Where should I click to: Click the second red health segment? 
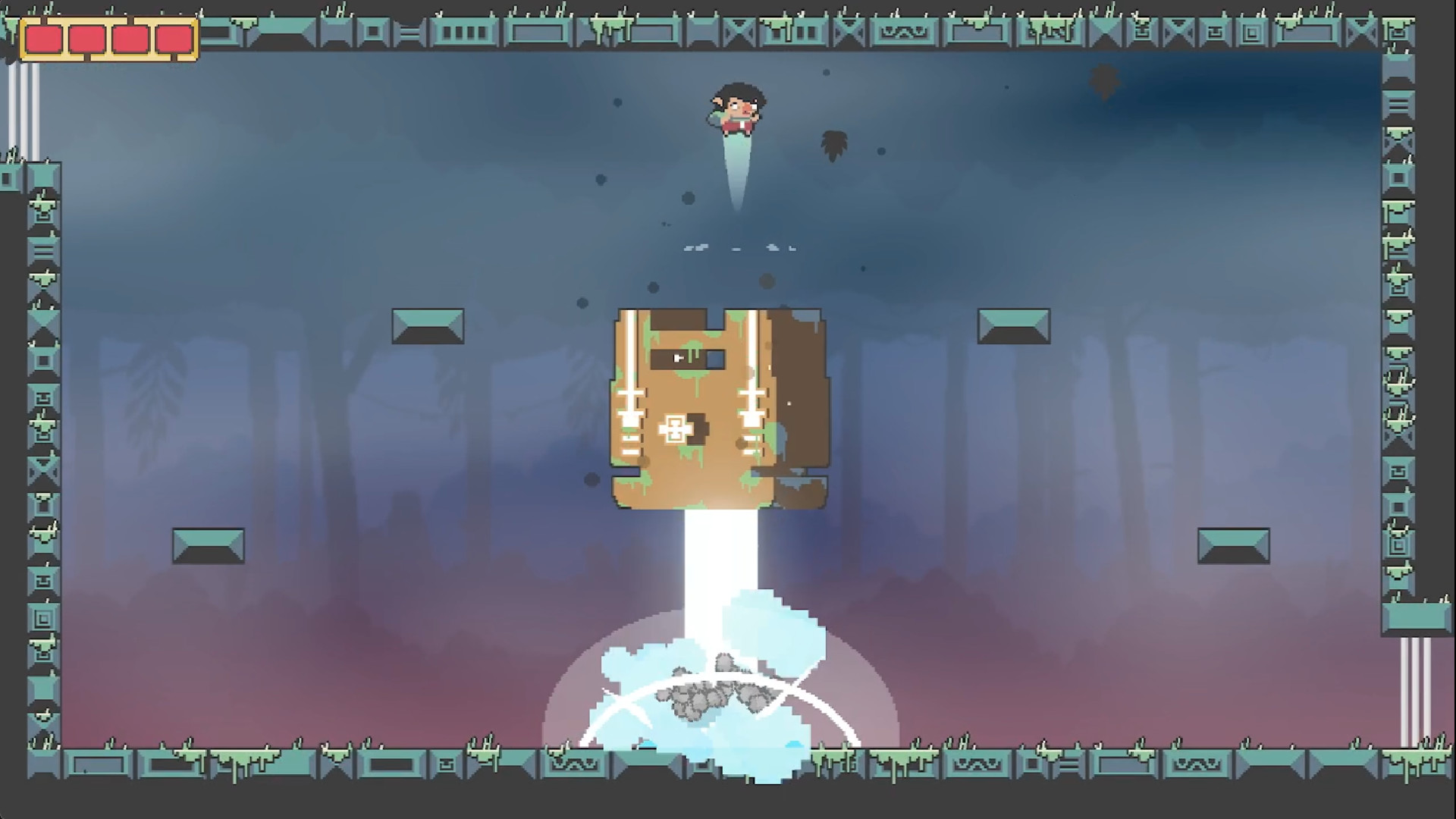87,36
